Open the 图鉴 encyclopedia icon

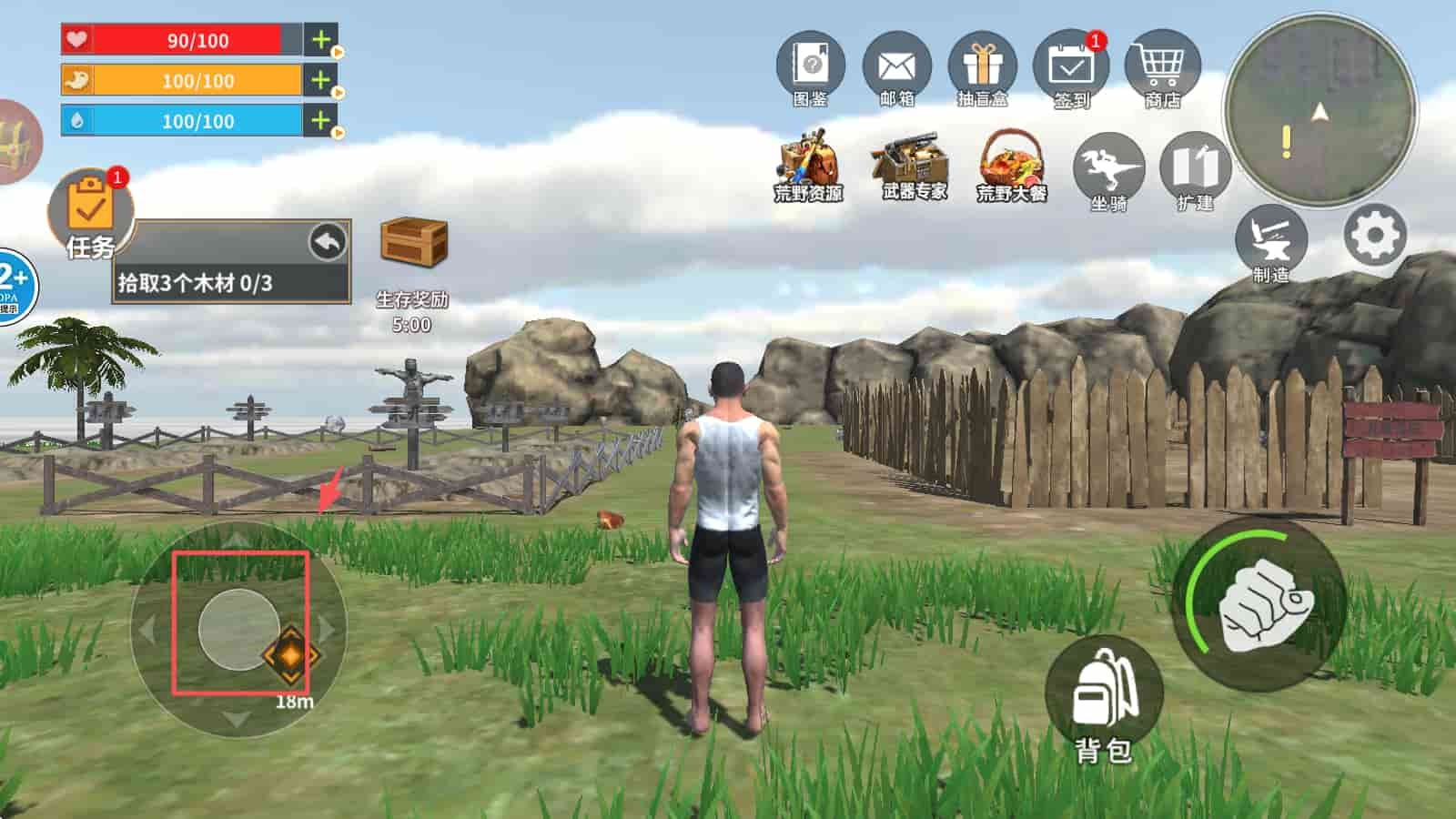(x=810, y=66)
